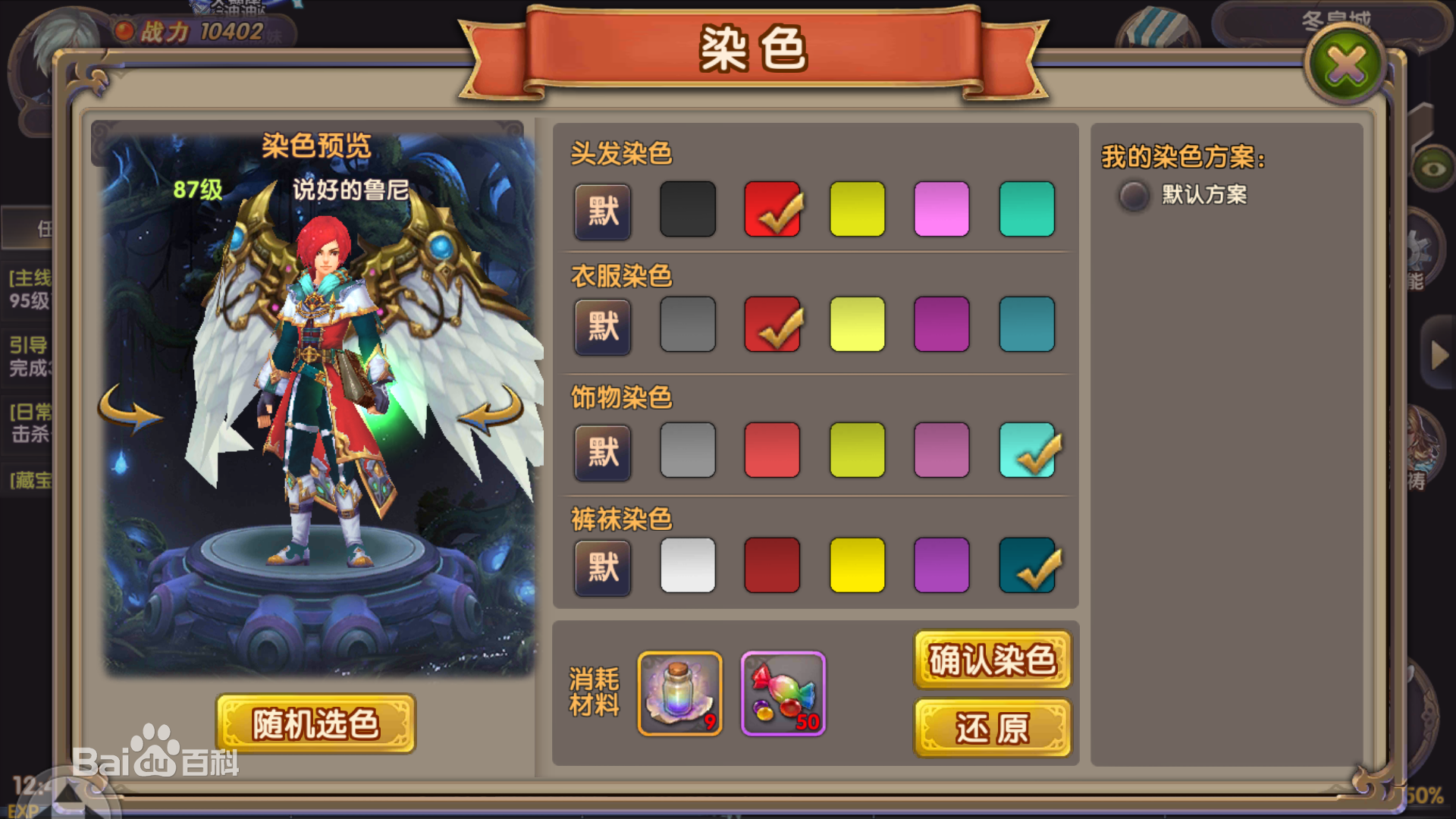Image resolution: width=1456 pixels, height=819 pixels.
Task: Select the magenta hair dye swatch
Action: click(943, 210)
